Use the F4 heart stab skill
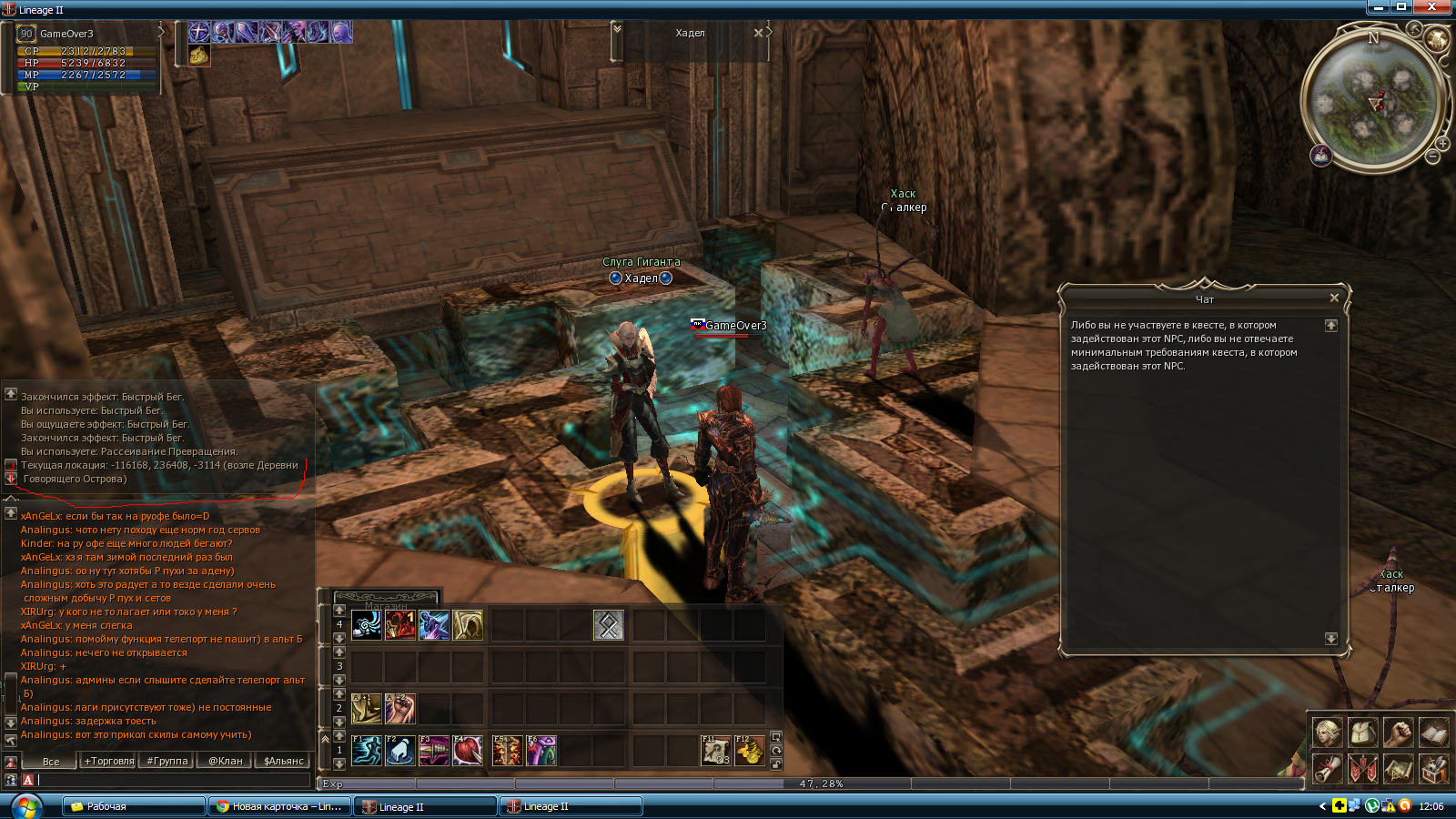The width and height of the screenshot is (1456, 819). click(x=468, y=751)
